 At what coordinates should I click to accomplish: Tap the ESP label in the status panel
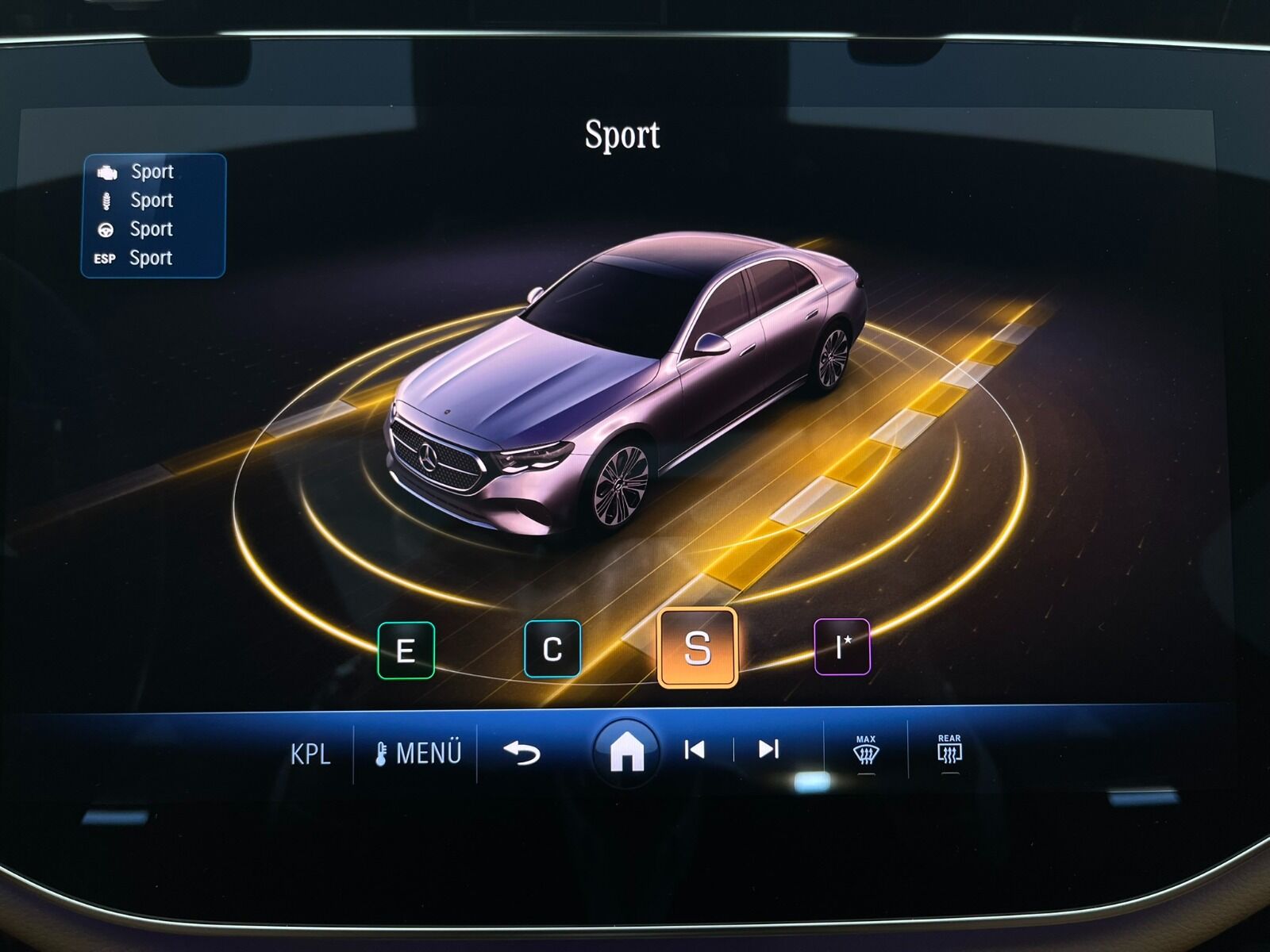[104, 258]
